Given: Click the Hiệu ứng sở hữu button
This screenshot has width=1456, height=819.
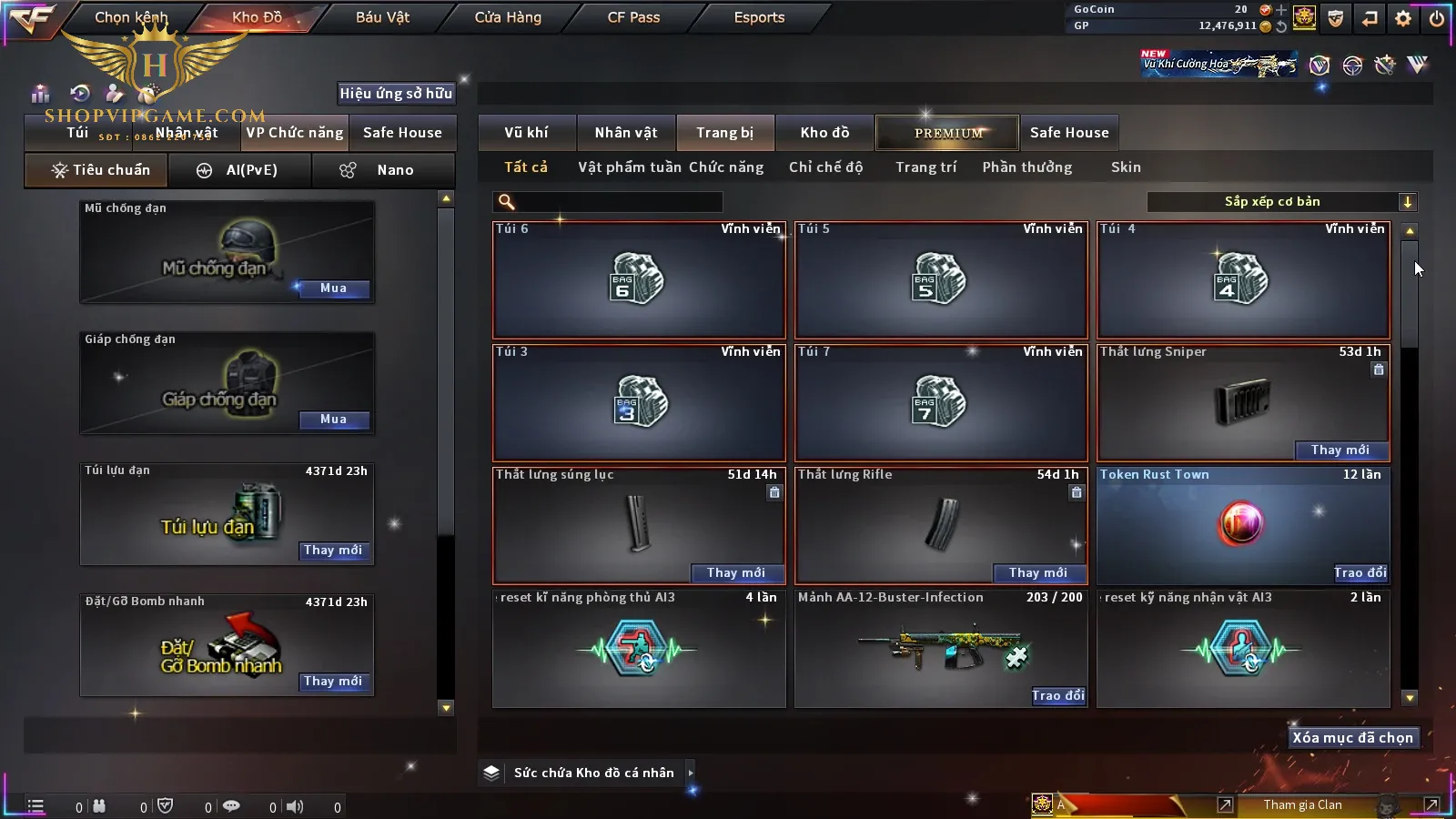Looking at the screenshot, I should point(396,93).
